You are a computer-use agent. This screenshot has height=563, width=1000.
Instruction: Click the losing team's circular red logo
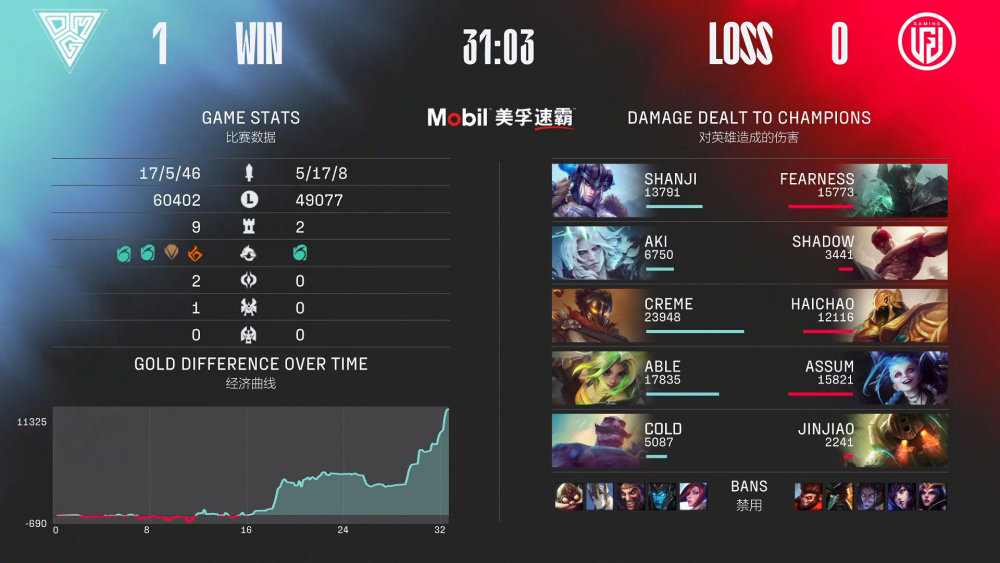(926, 42)
